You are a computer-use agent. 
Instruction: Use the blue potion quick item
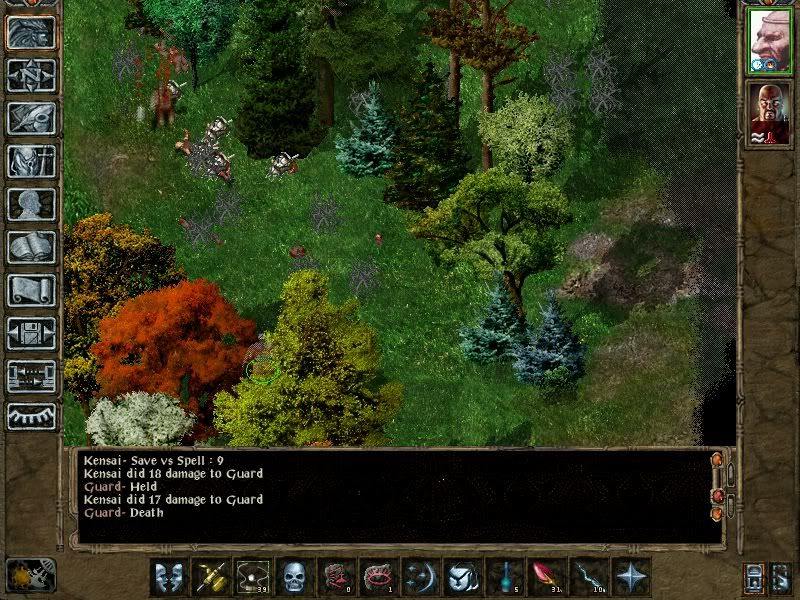point(505,577)
